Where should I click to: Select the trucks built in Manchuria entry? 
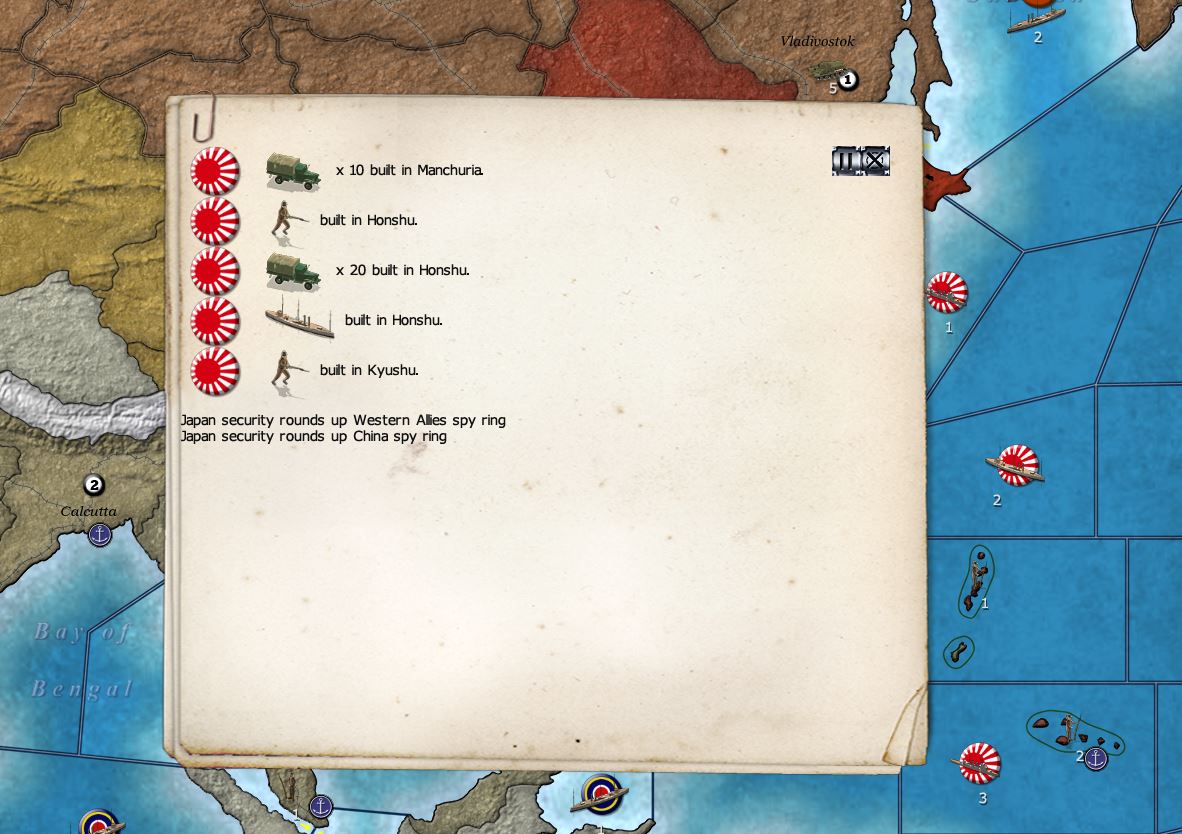pos(409,171)
